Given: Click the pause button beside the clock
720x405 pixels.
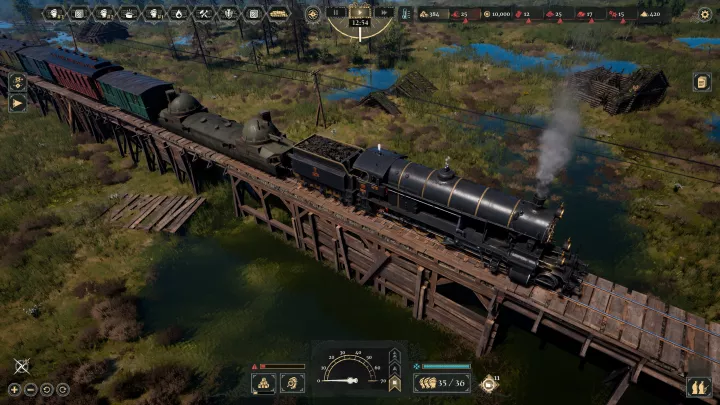Looking at the screenshot, I should coord(337,12).
